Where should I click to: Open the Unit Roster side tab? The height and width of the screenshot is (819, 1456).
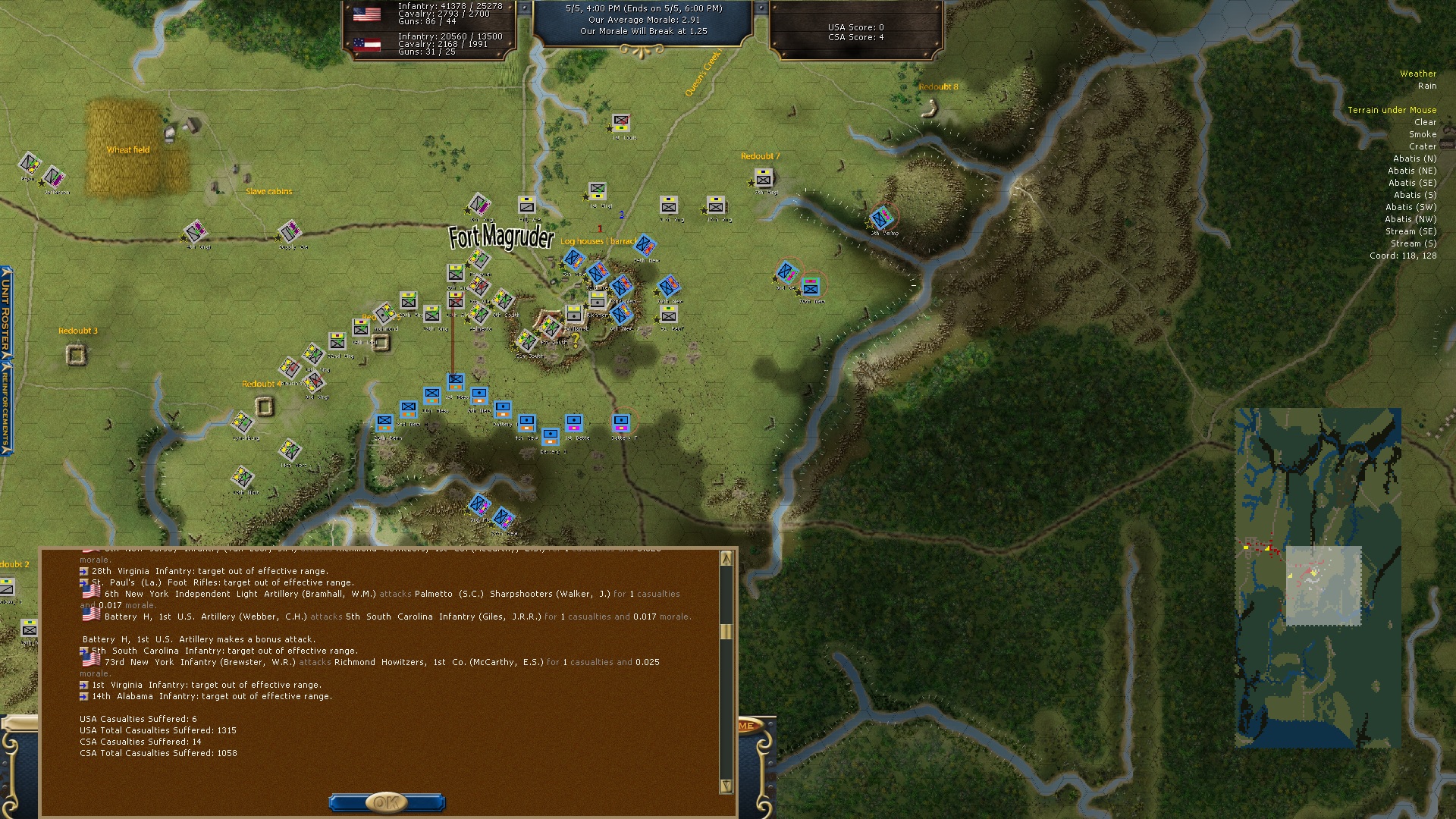pos(5,311)
